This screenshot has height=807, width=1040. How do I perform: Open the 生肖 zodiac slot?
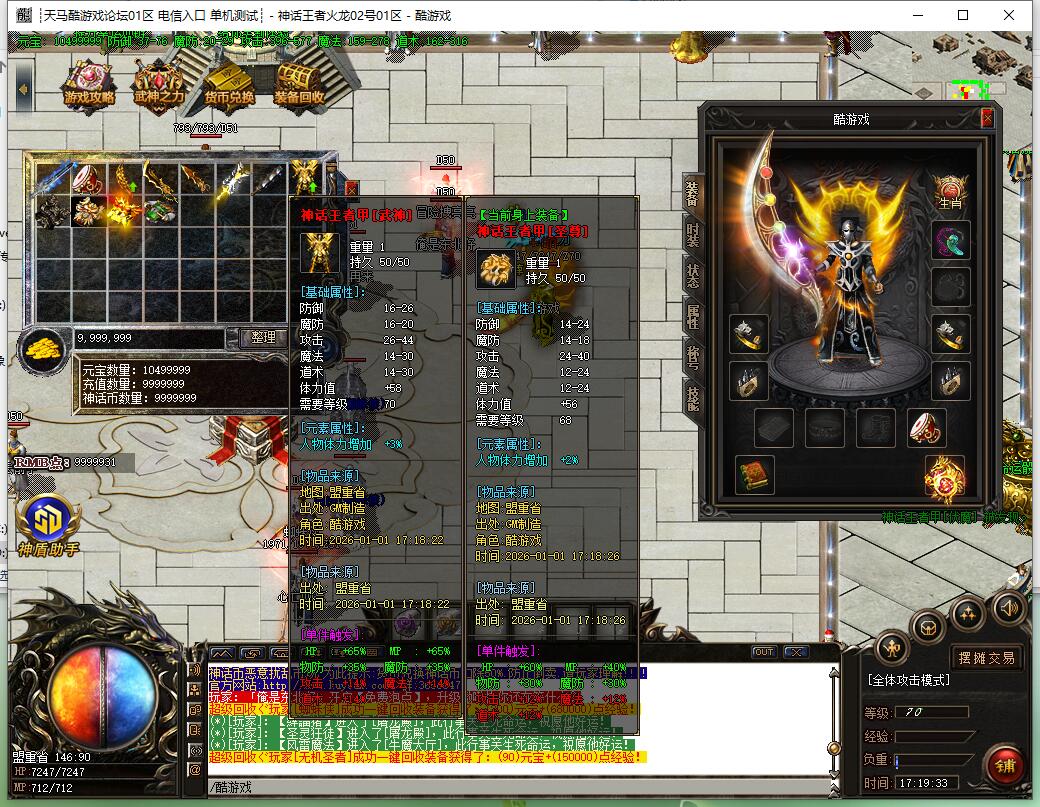(x=950, y=189)
